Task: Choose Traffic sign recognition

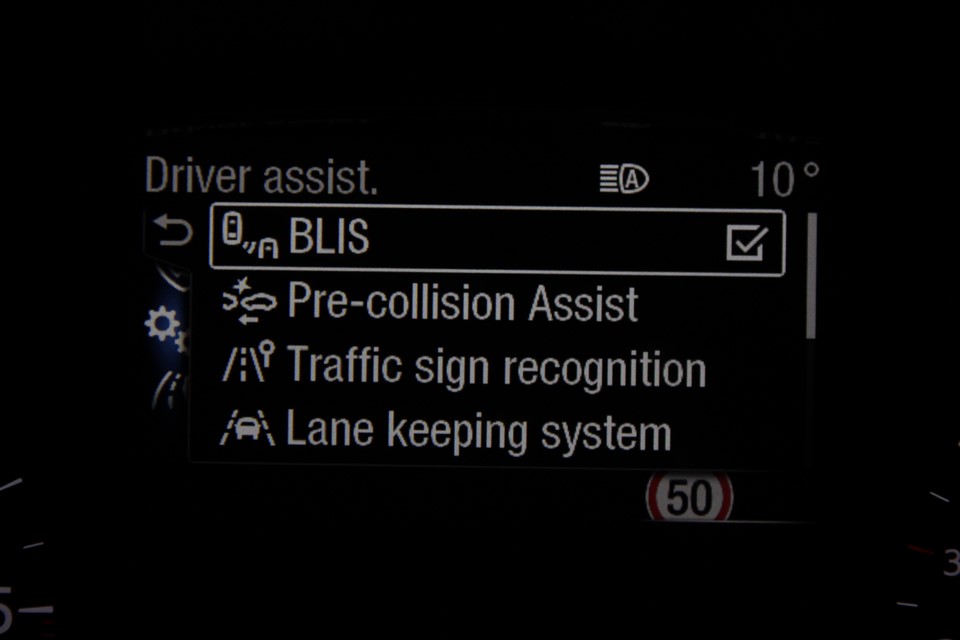Action: click(496, 368)
